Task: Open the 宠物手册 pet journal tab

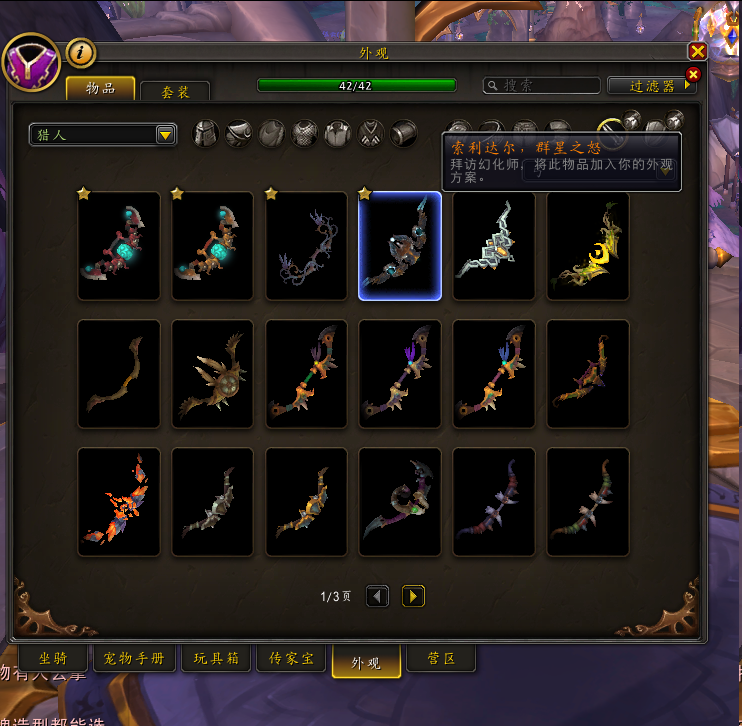Action: coord(134,658)
